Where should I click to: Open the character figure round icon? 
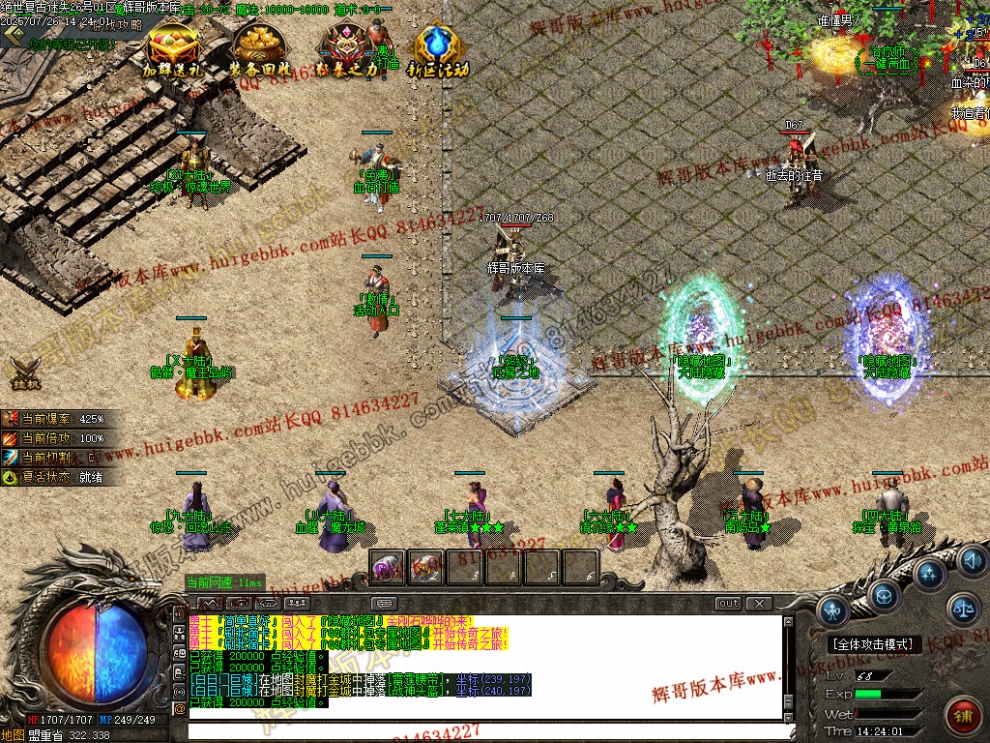click(x=833, y=610)
